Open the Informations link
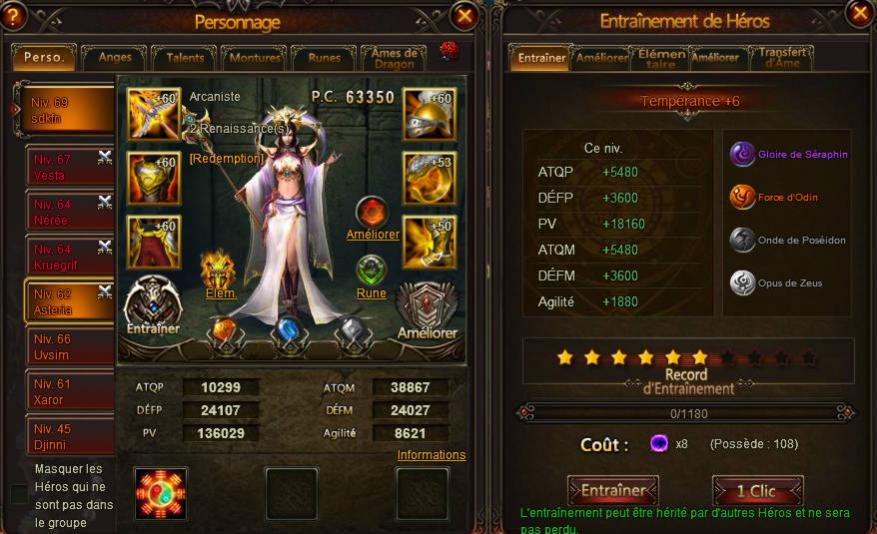The height and width of the screenshot is (534, 877). click(431, 455)
